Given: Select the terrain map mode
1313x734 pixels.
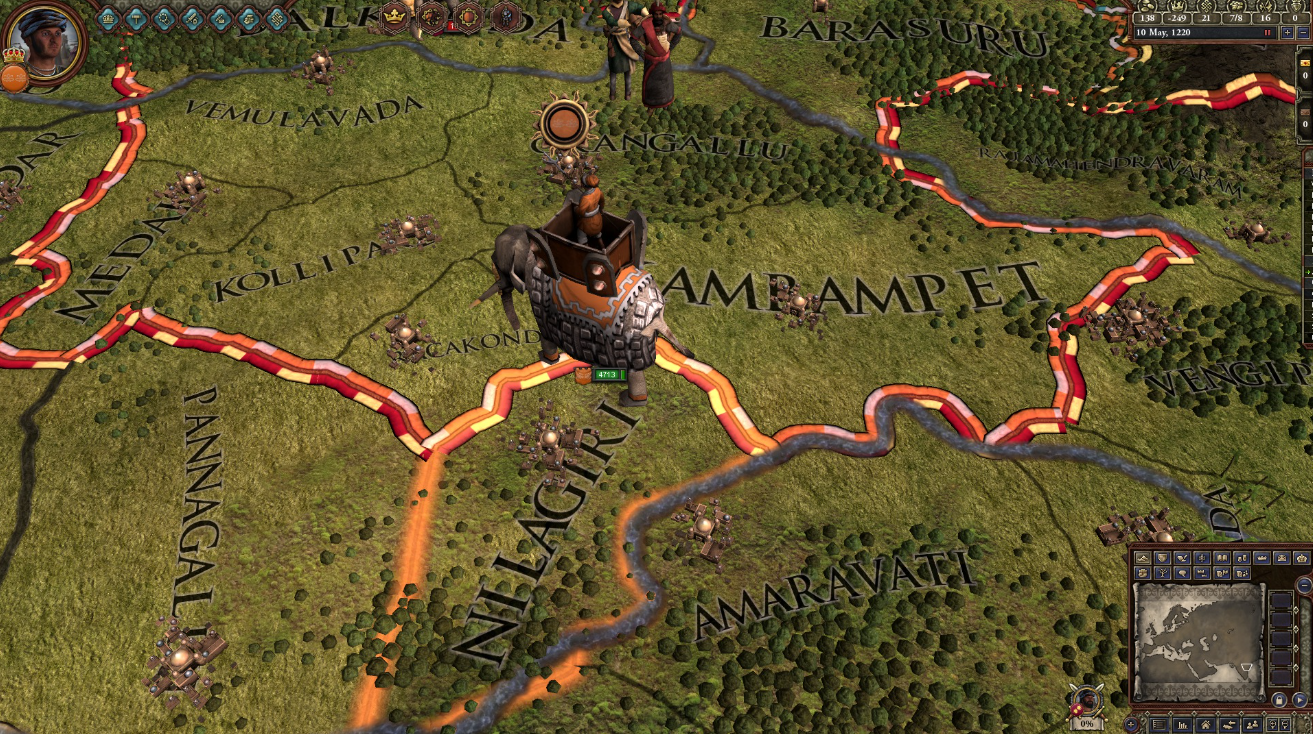Looking at the screenshot, I should (1141, 557).
